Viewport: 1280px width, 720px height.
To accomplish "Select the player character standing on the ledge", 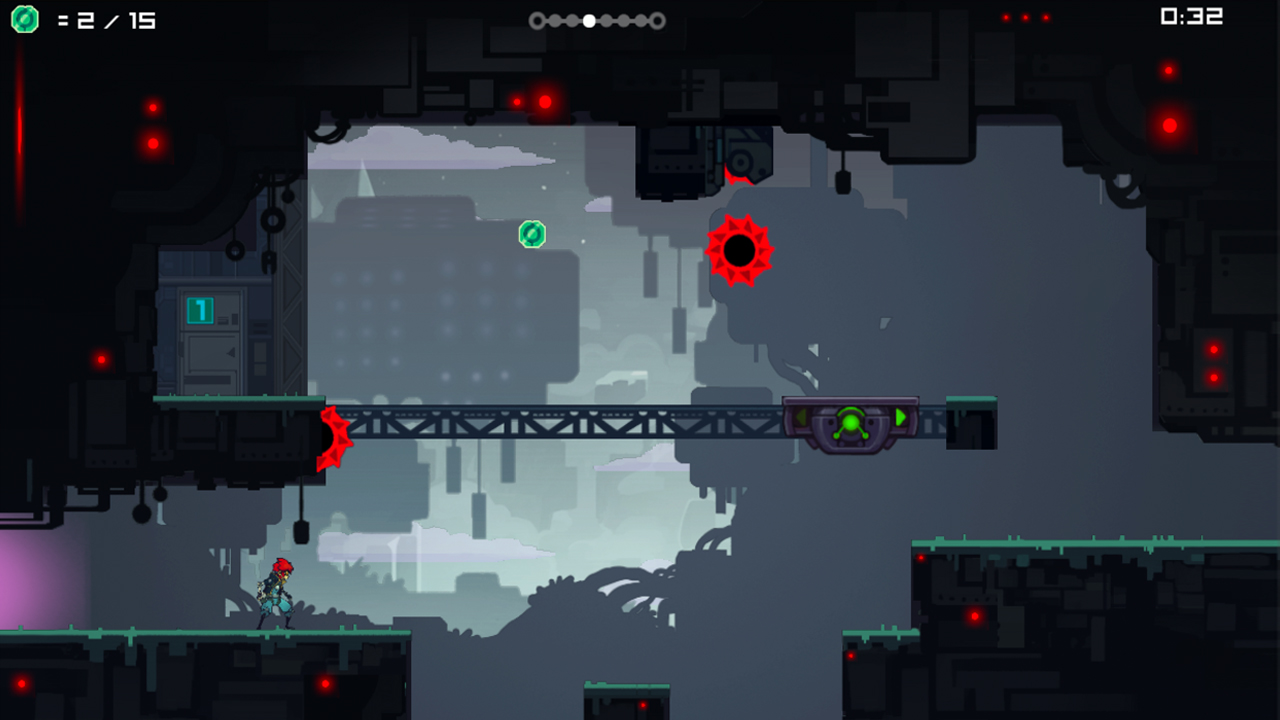I will coord(278,590).
